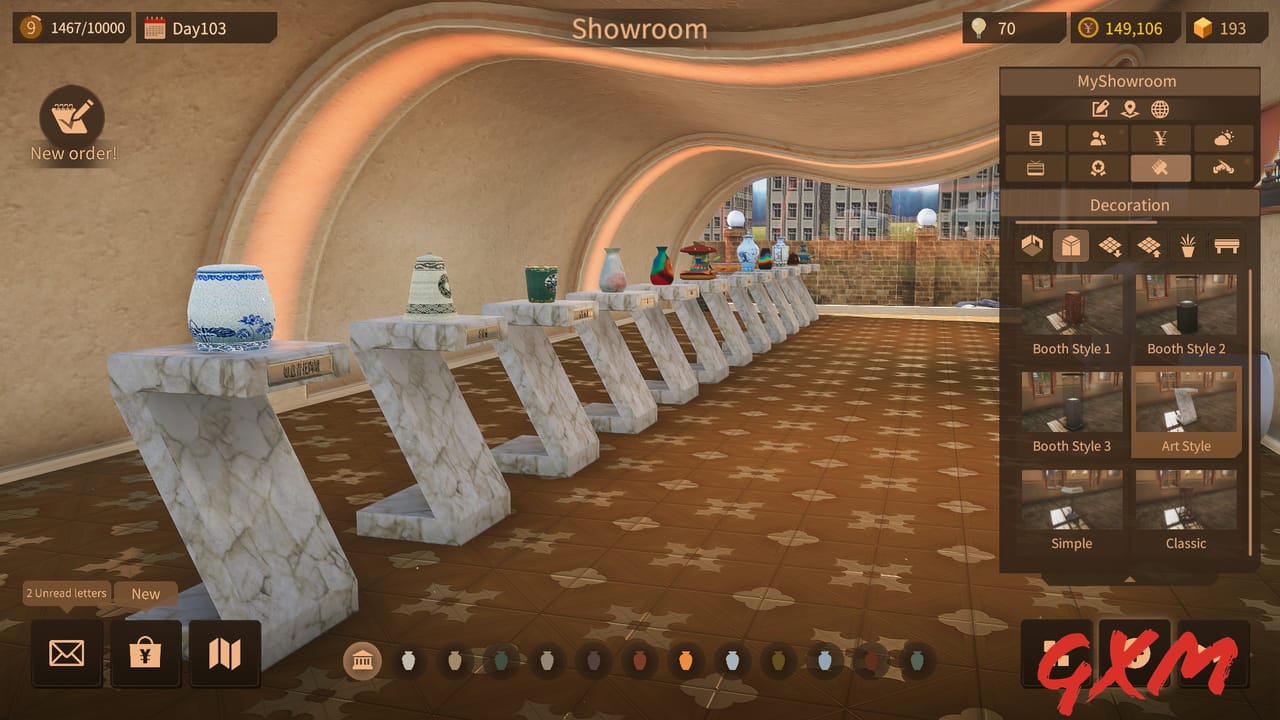This screenshot has width=1280, height=720.
Task: Open the TV advertising panel icon
Action: point(1034,167)
